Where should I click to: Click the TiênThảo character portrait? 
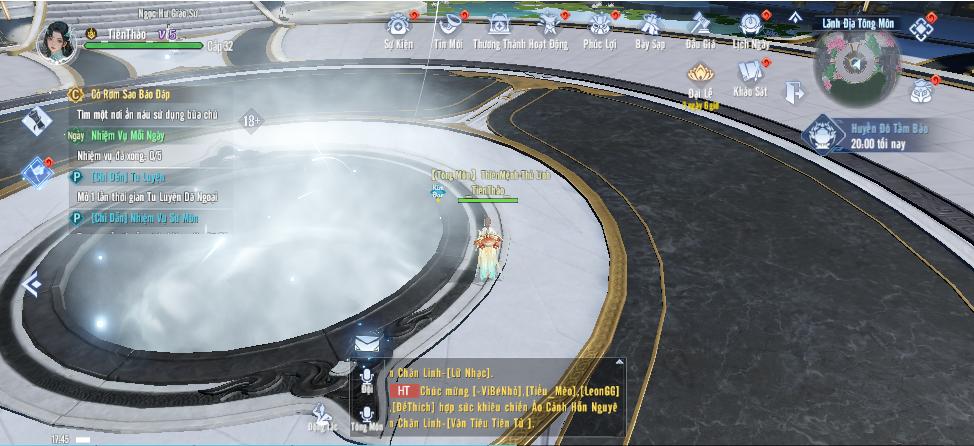coord(56,39)
